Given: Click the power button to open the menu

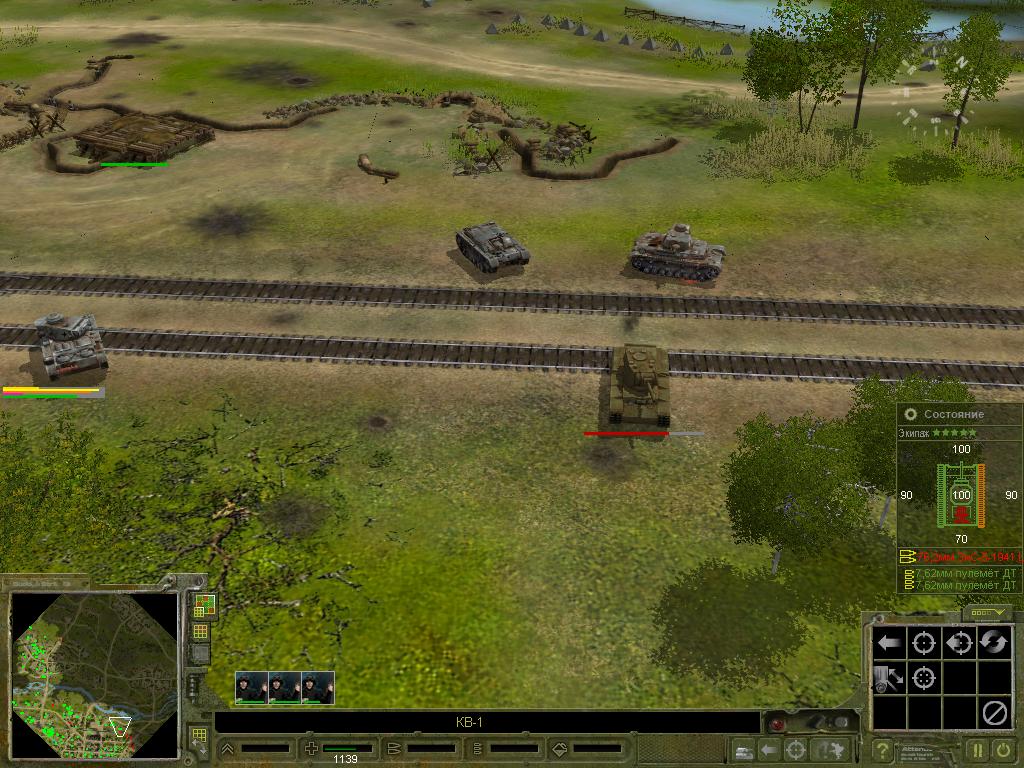Looking at the screenshot, I should click(x=1004, y=750).
